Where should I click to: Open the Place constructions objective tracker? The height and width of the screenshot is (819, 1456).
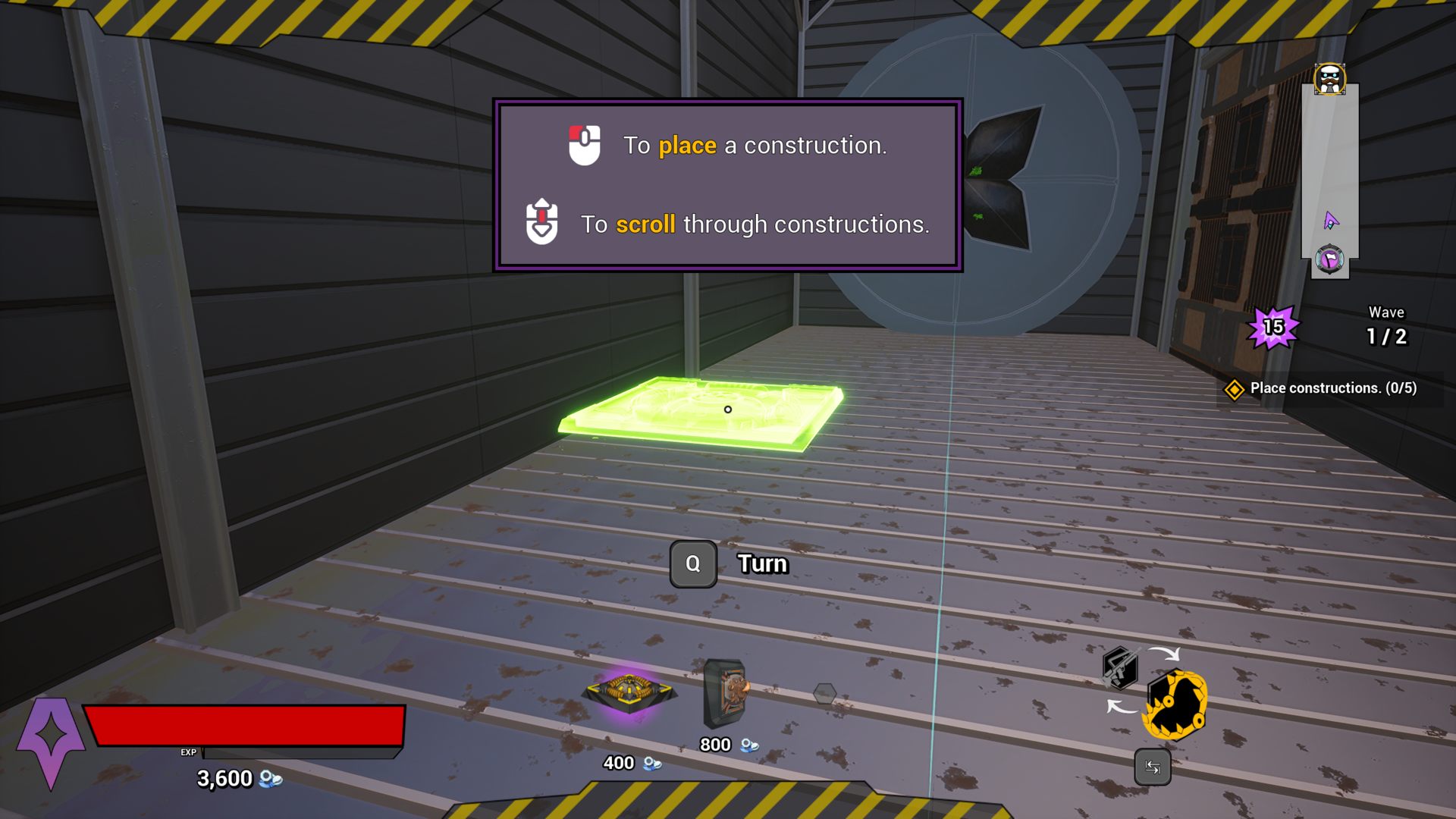[1323, 388]
